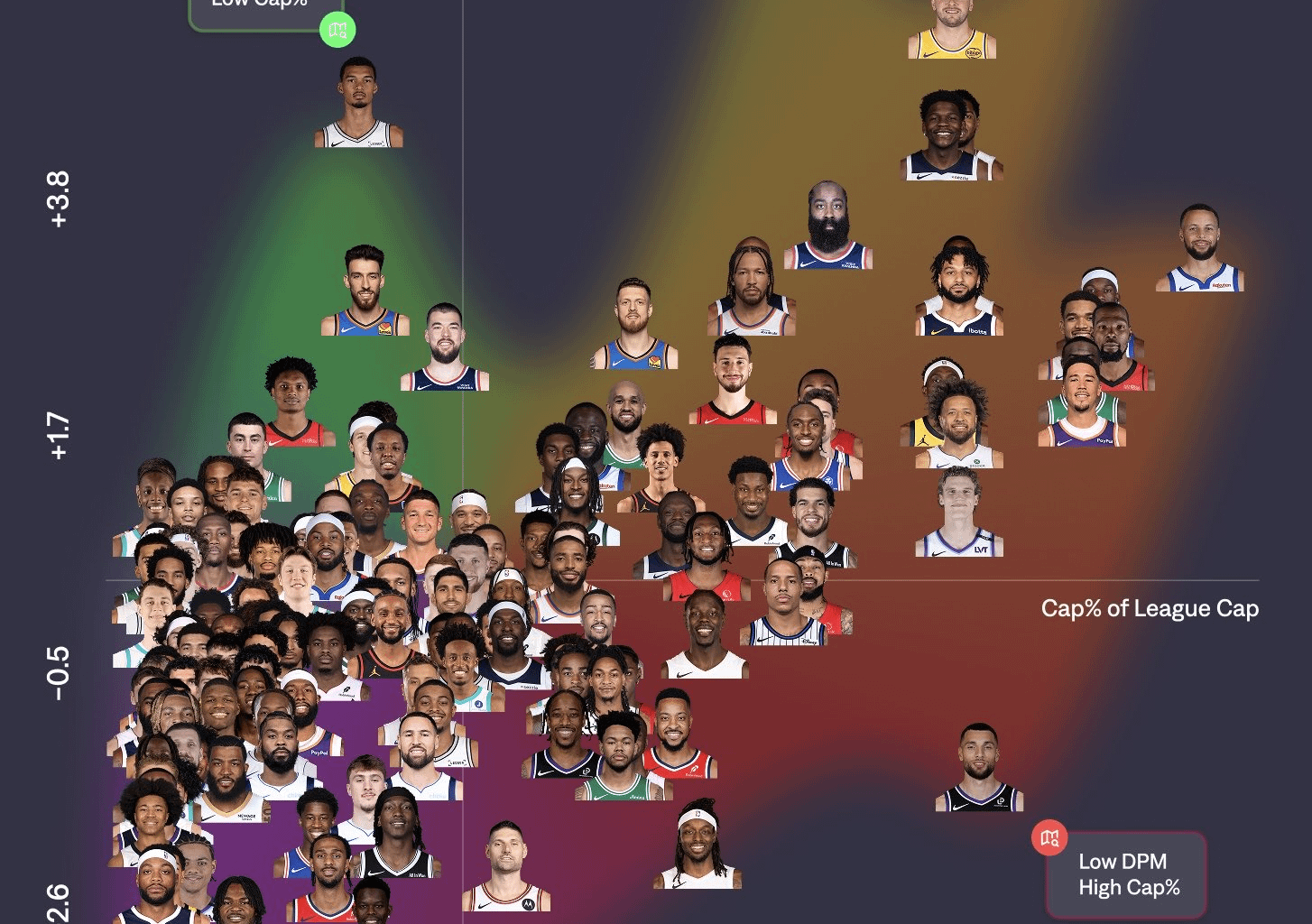Click Victor Wembanyama's portrait near the top left
The image size is (1312, 924).
[x=358, y=113]
